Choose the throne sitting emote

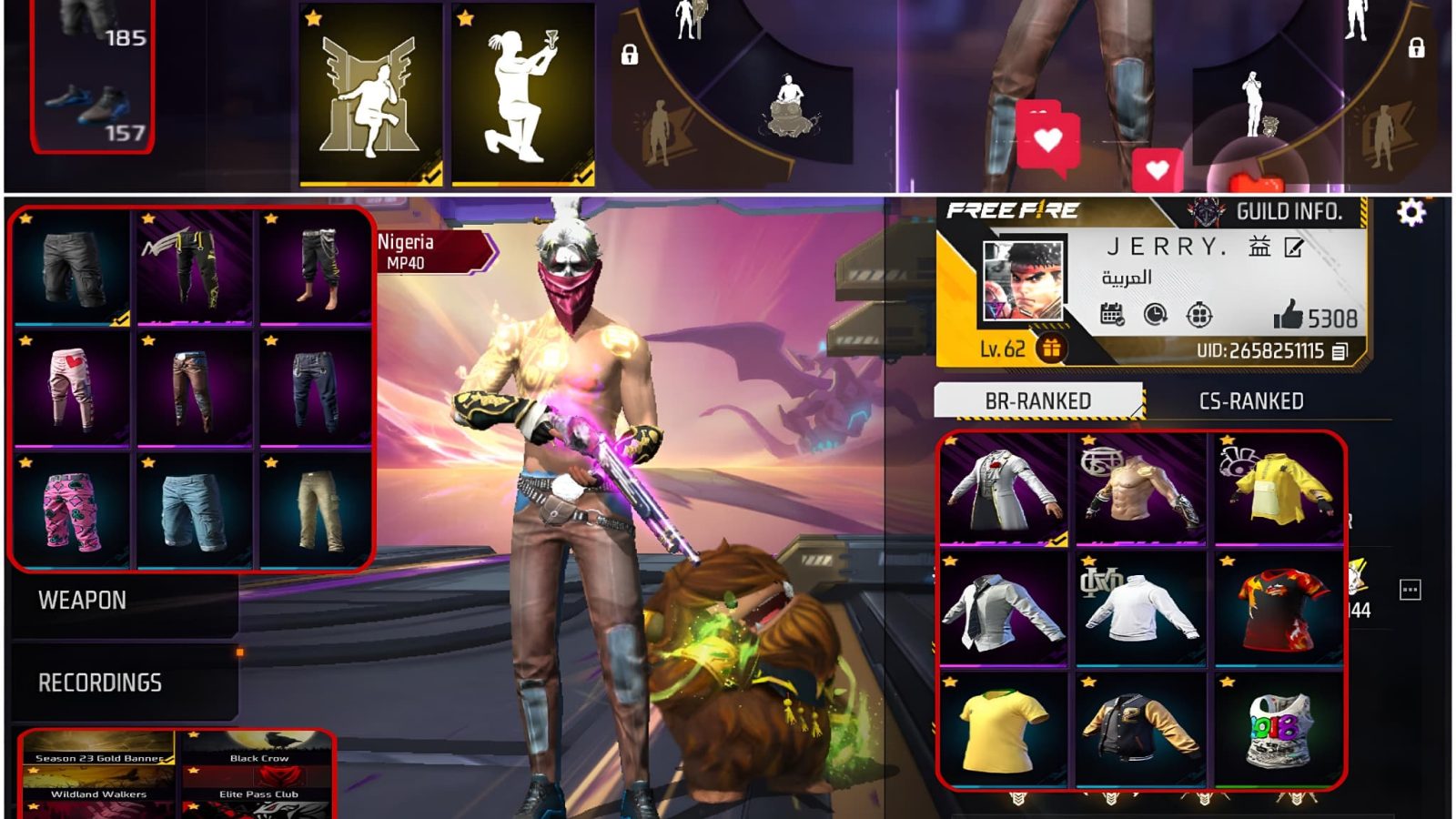[370, 96]
